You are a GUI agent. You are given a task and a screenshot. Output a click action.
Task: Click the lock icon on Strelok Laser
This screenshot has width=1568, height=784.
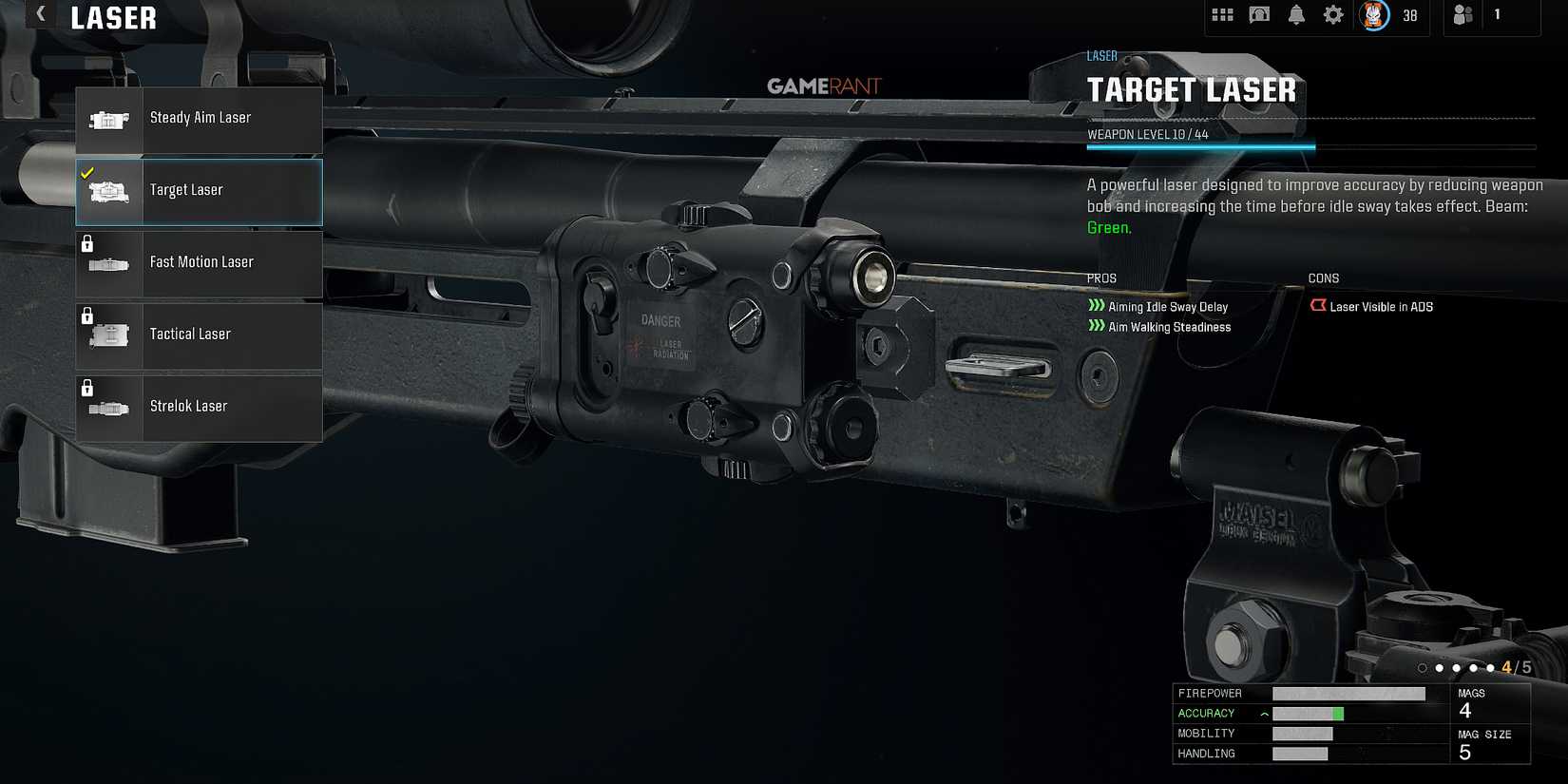coord(88,386)
